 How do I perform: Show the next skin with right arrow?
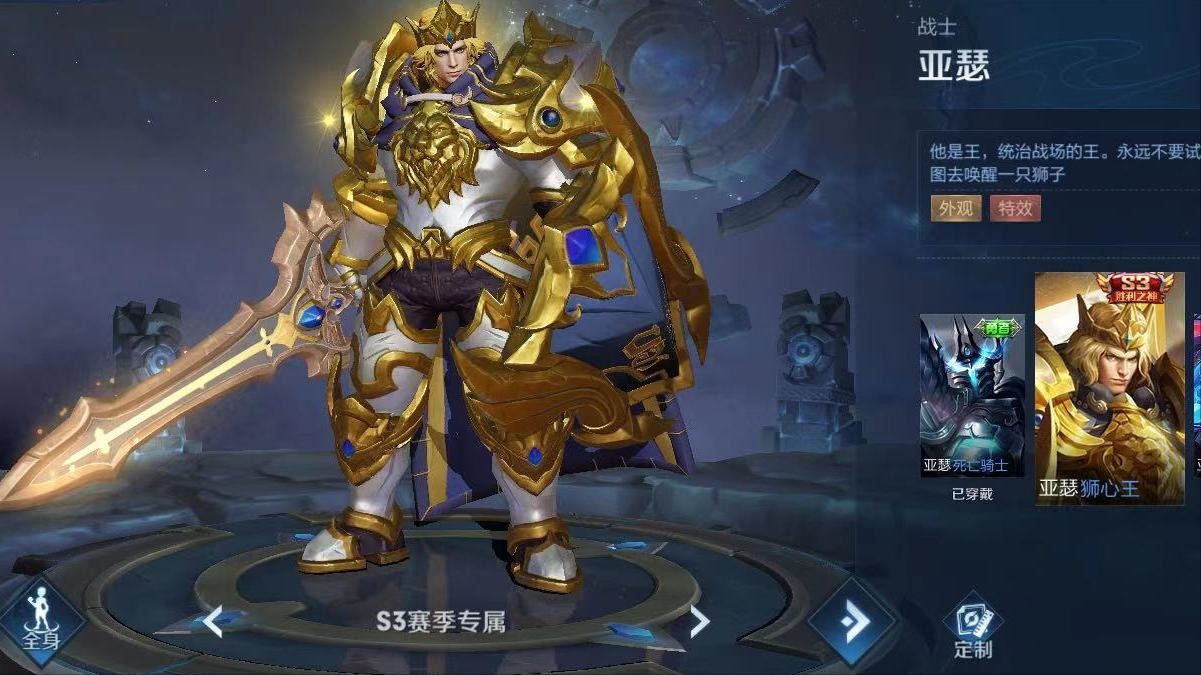699,622
